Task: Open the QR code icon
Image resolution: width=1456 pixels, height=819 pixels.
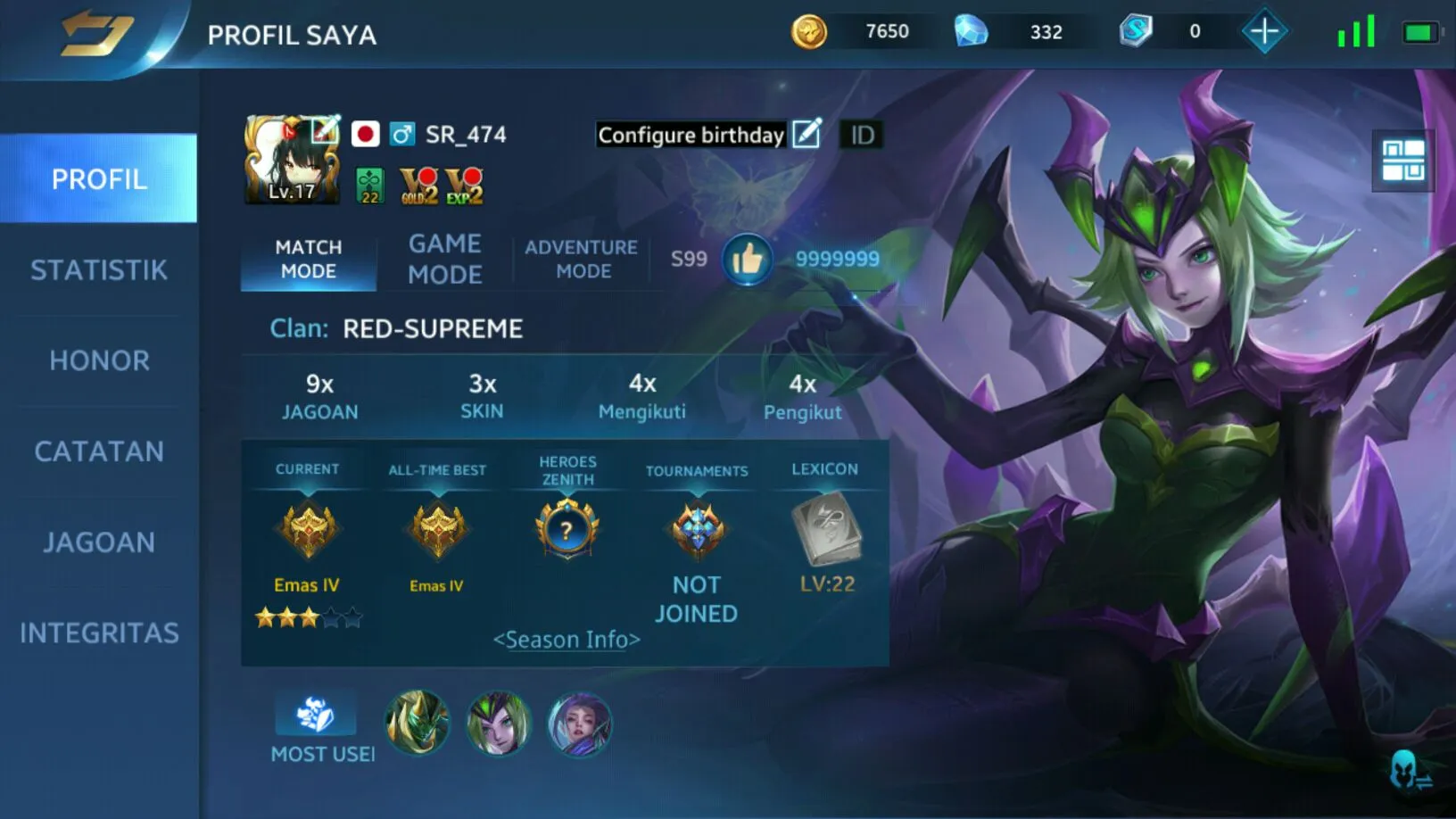Action: [1402, 161]
